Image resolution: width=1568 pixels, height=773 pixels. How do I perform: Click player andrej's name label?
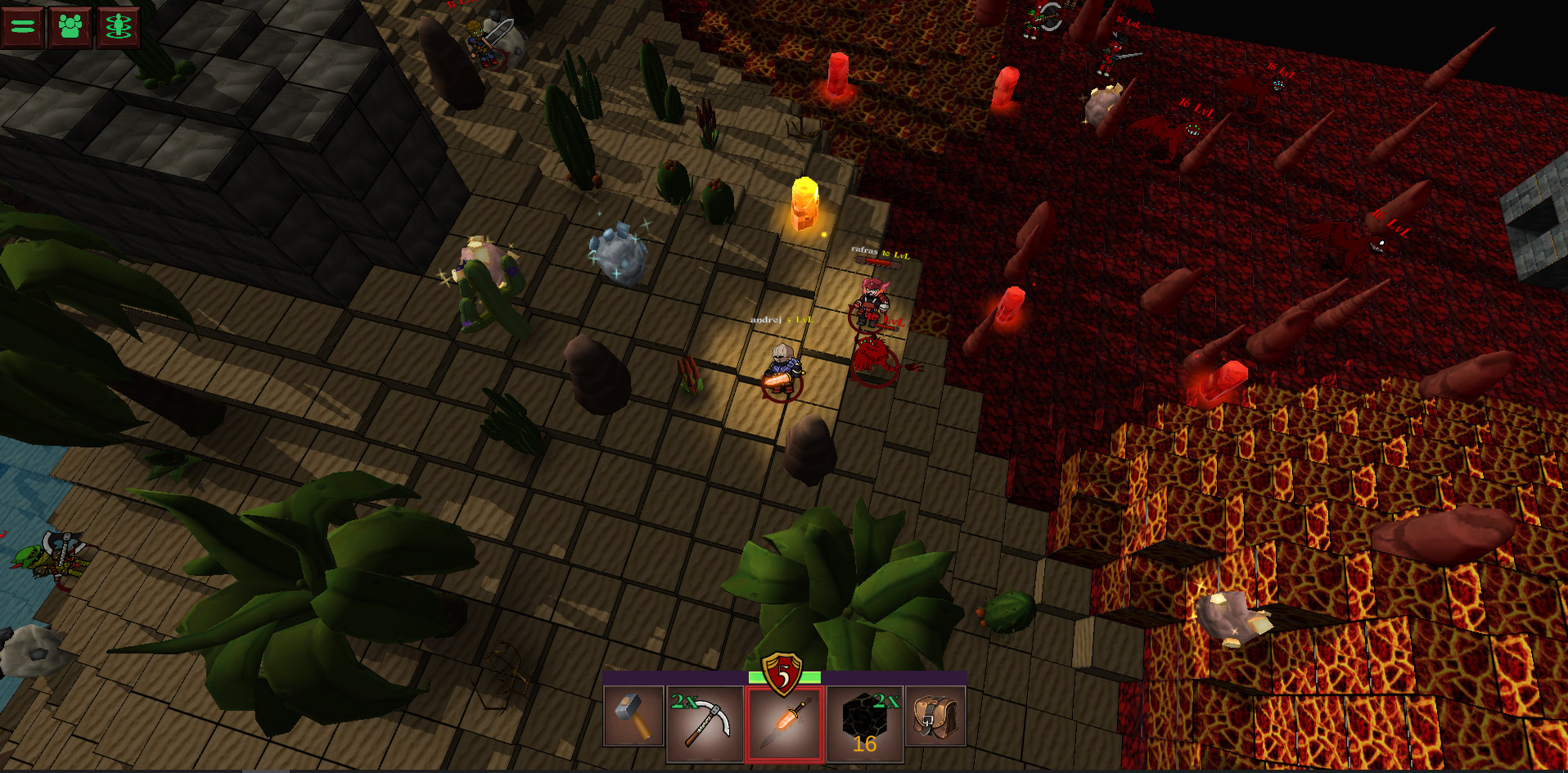[x=768, y=319]
